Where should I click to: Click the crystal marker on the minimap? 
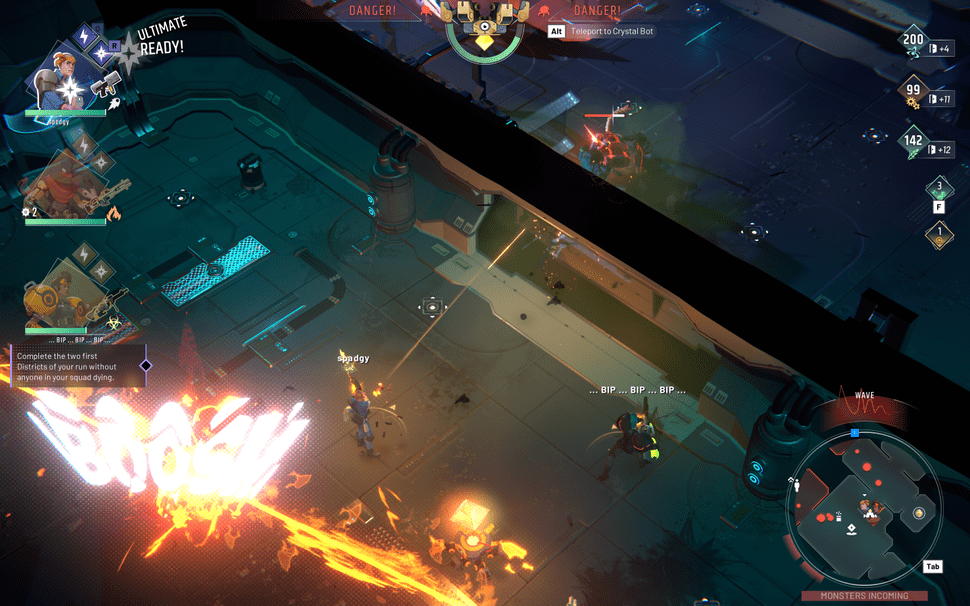[919, 513]
